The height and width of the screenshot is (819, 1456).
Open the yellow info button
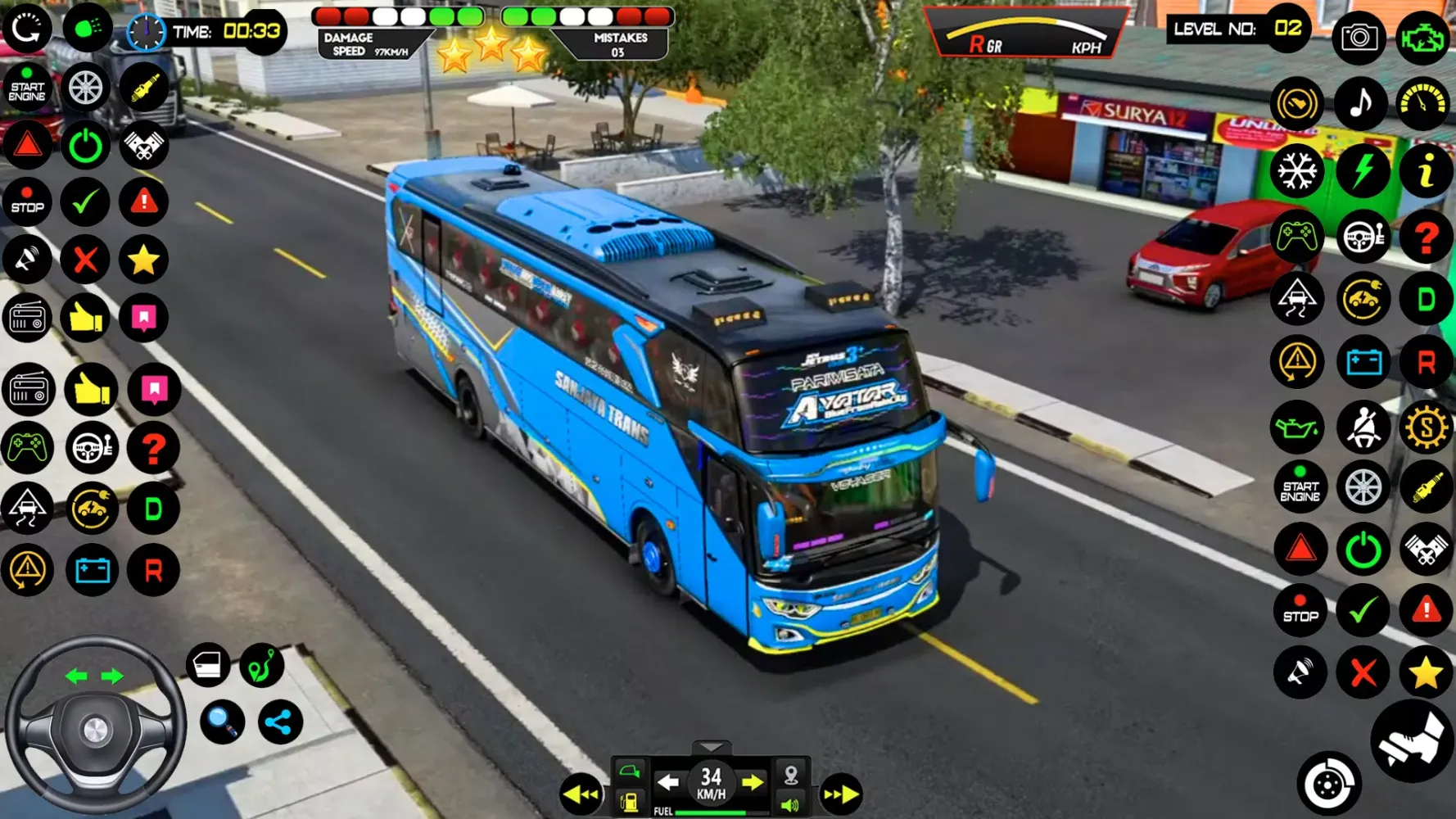pyautogui.click(x=1426, y=171)
